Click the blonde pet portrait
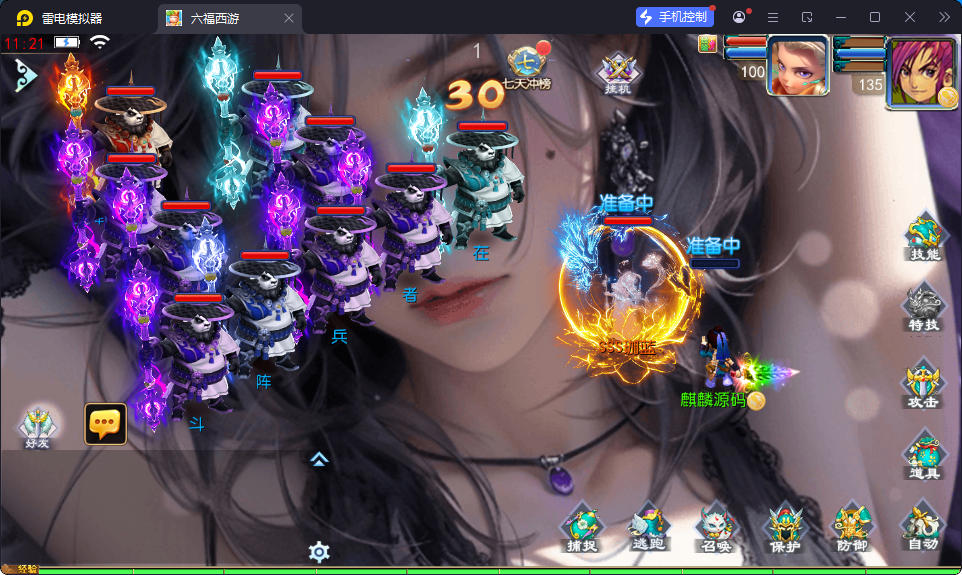Screen dimensions: 962x575 pos(798,66)
